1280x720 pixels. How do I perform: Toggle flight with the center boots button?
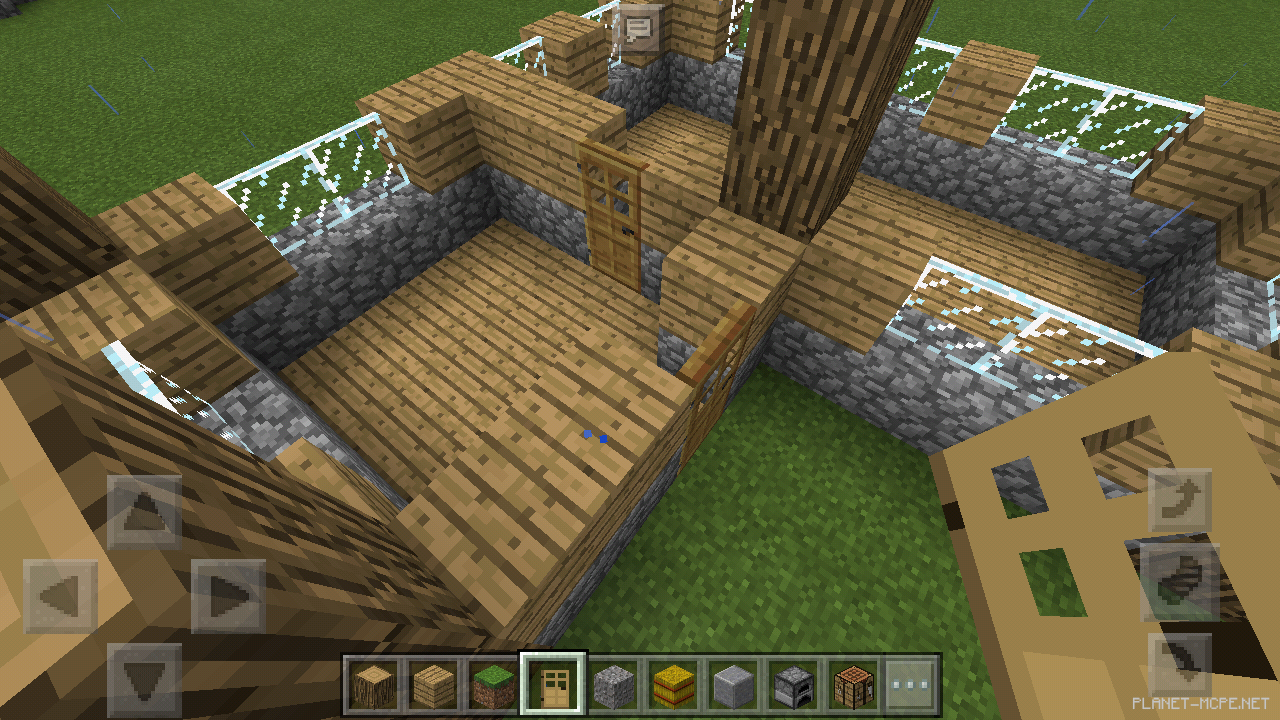tap(1180, 580)
